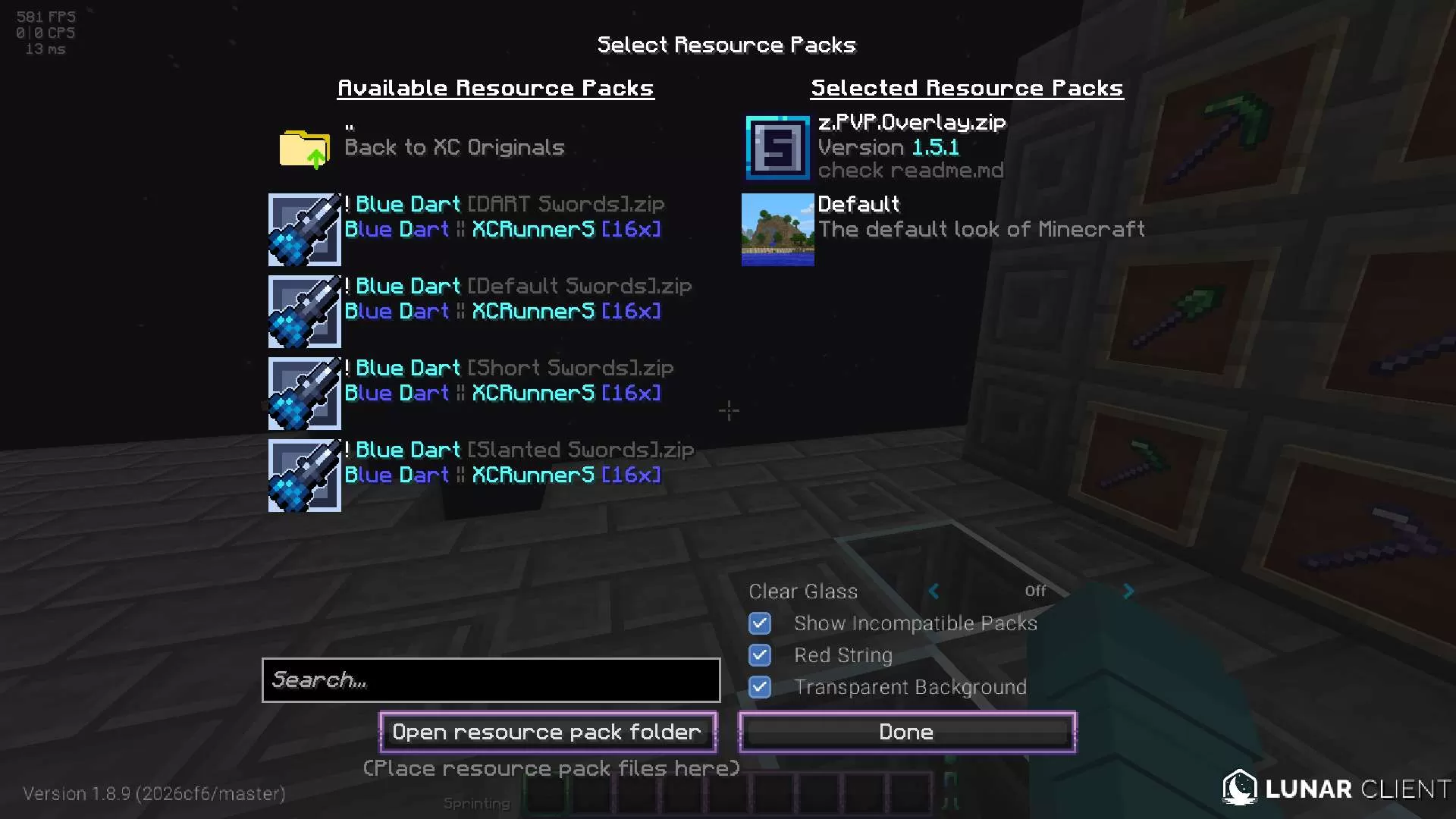Click the Default pack thumbnail icon

pyautogui.click(x=777, y=229)
